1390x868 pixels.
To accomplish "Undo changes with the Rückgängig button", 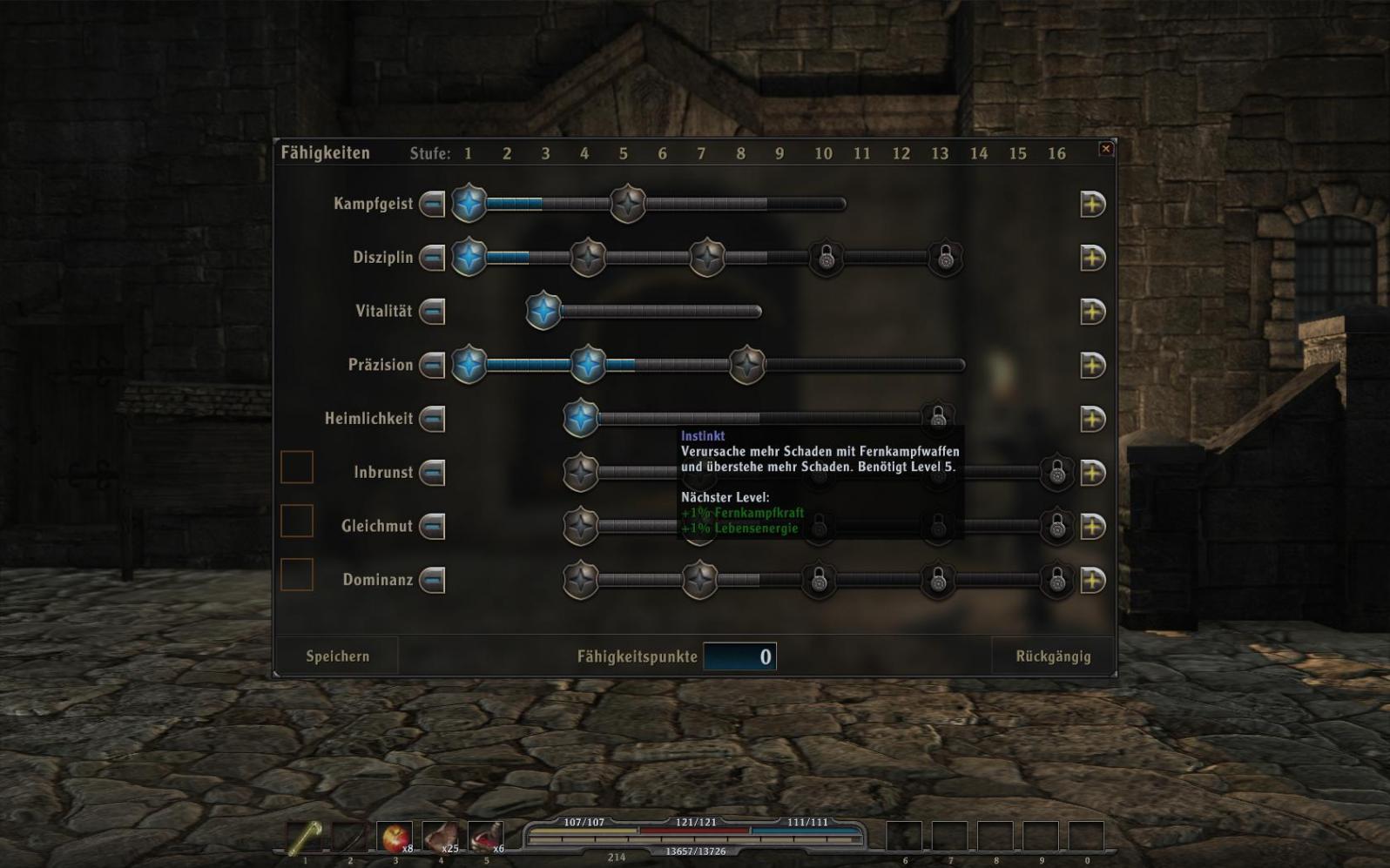I will point(1053,656).
